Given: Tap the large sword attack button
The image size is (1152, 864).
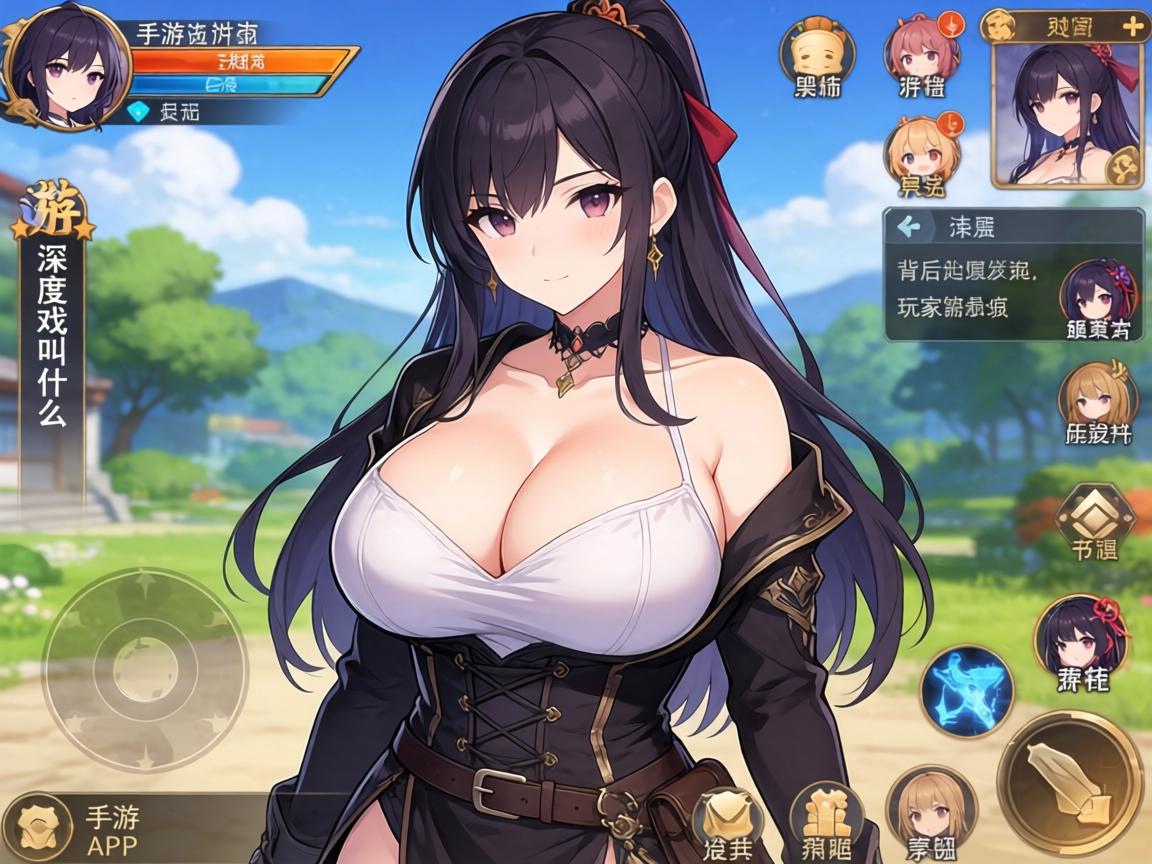Looking at the screenshot, I should click(1071, 782).
